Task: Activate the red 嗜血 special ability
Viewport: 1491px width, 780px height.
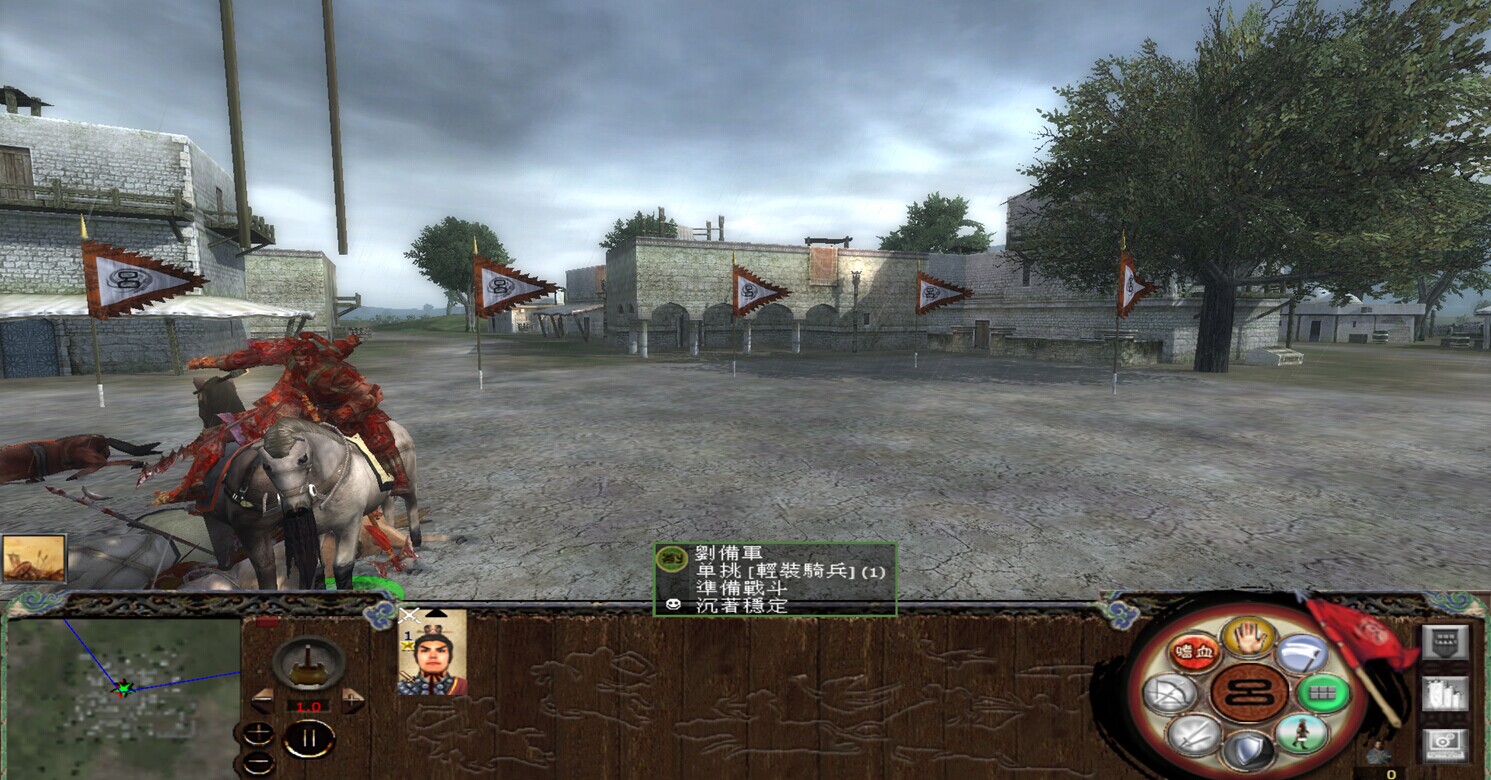Action: pos(1194,652)
